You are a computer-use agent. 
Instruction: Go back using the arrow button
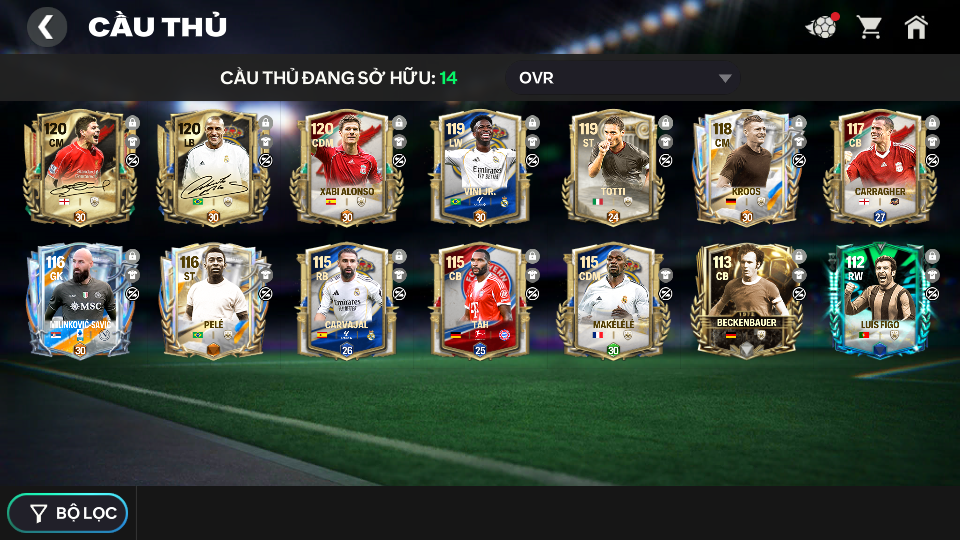(x=46, y=27)
